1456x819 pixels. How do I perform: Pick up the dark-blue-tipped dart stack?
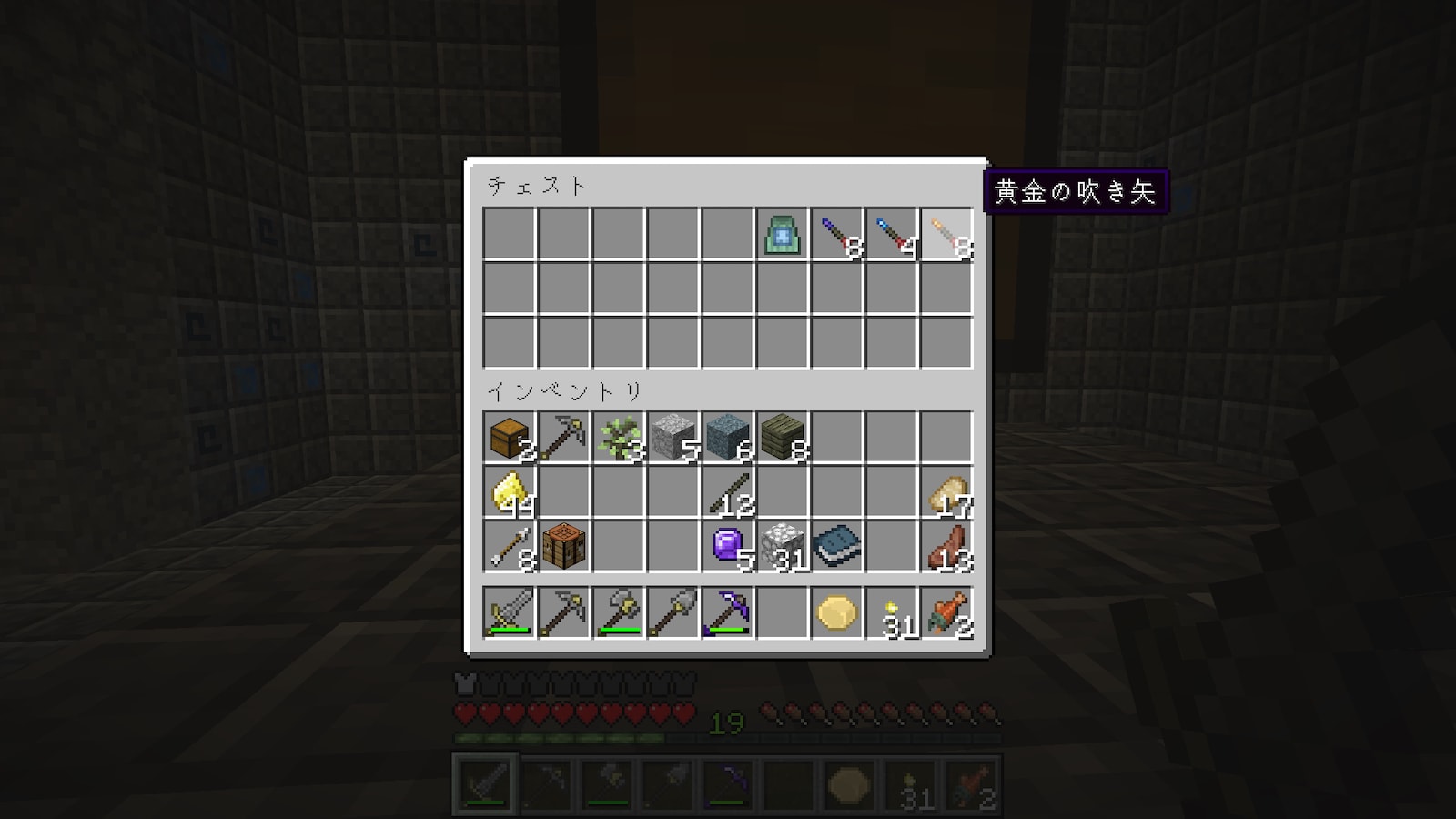pyautogui.click(x=837, y=235)
